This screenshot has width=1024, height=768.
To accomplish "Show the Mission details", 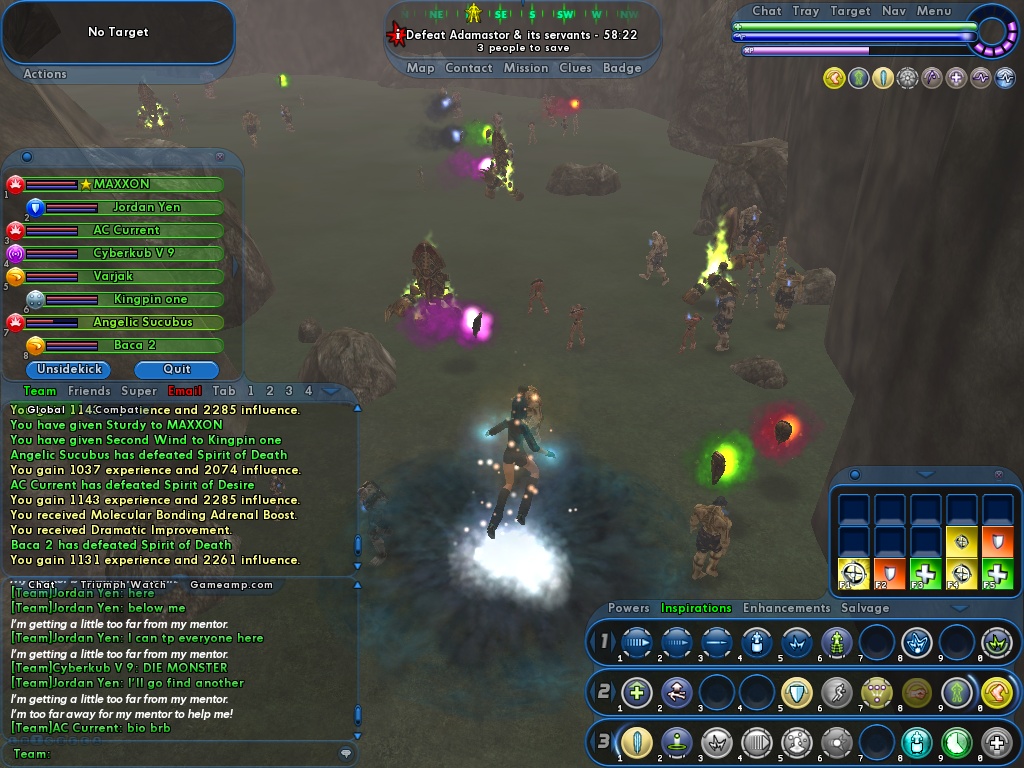I will point(525,68).
